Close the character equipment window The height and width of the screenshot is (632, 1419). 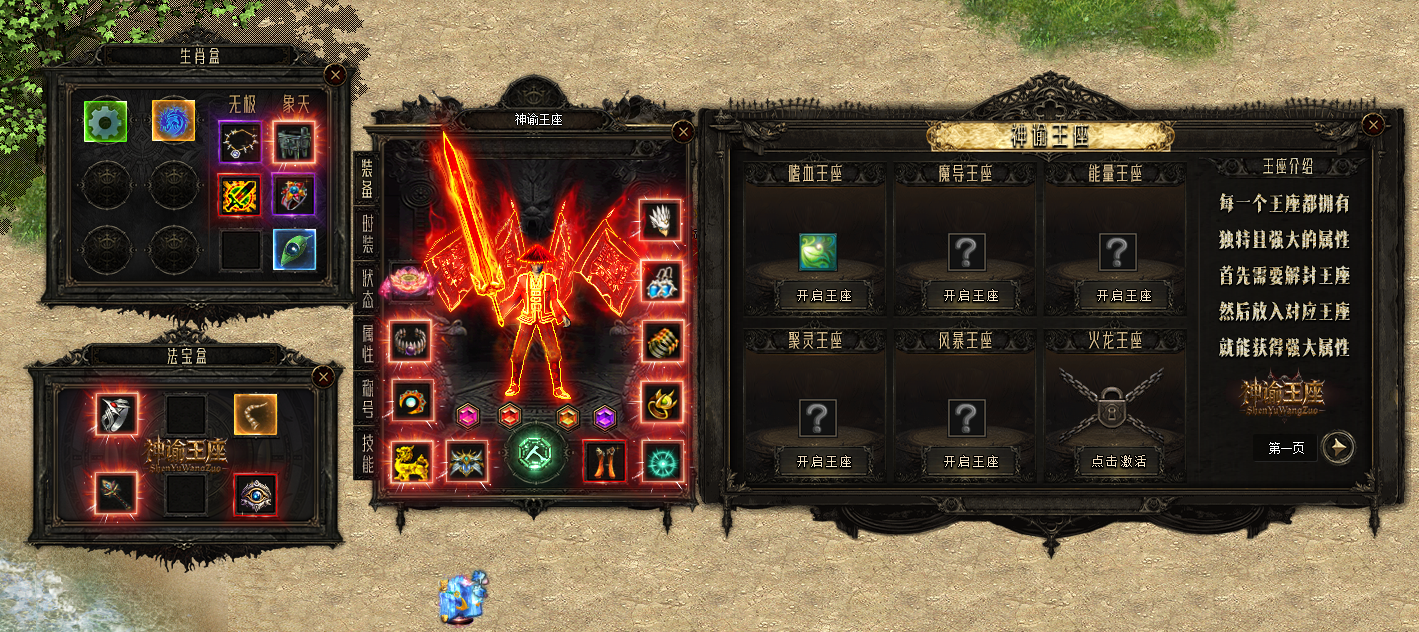point(683,131)
